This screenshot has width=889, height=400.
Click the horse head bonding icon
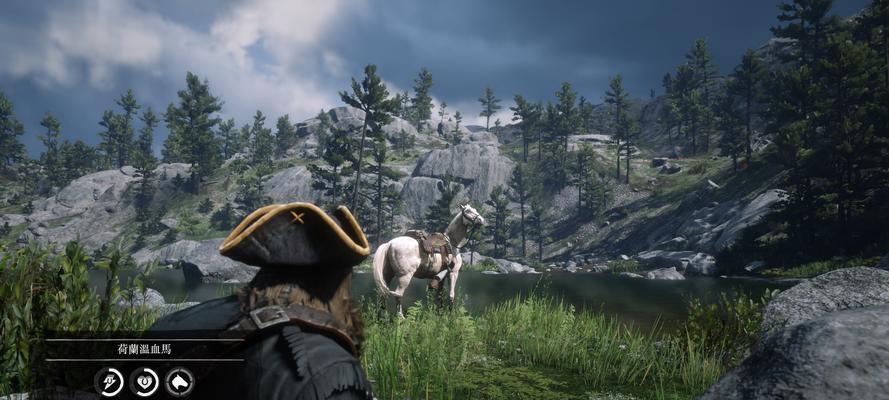click(x=179, y=381)
